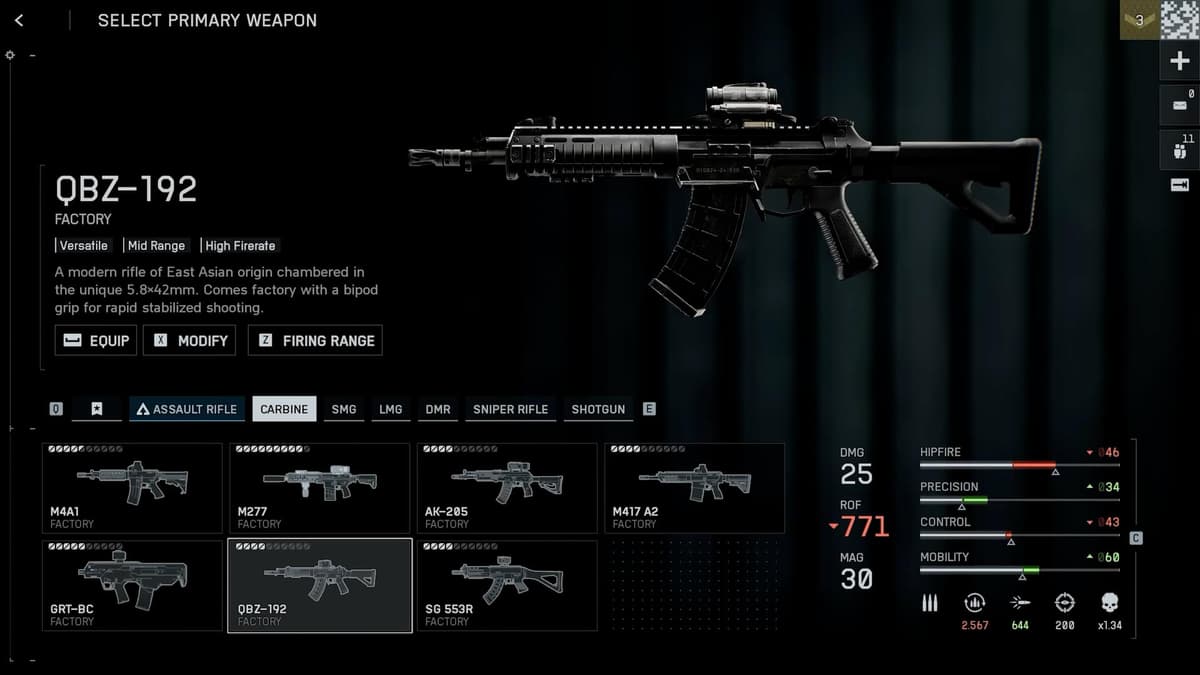This screenshot has height=675, width=1200.
Task: Enter the Firing Range
Action: tap(315, 341)
